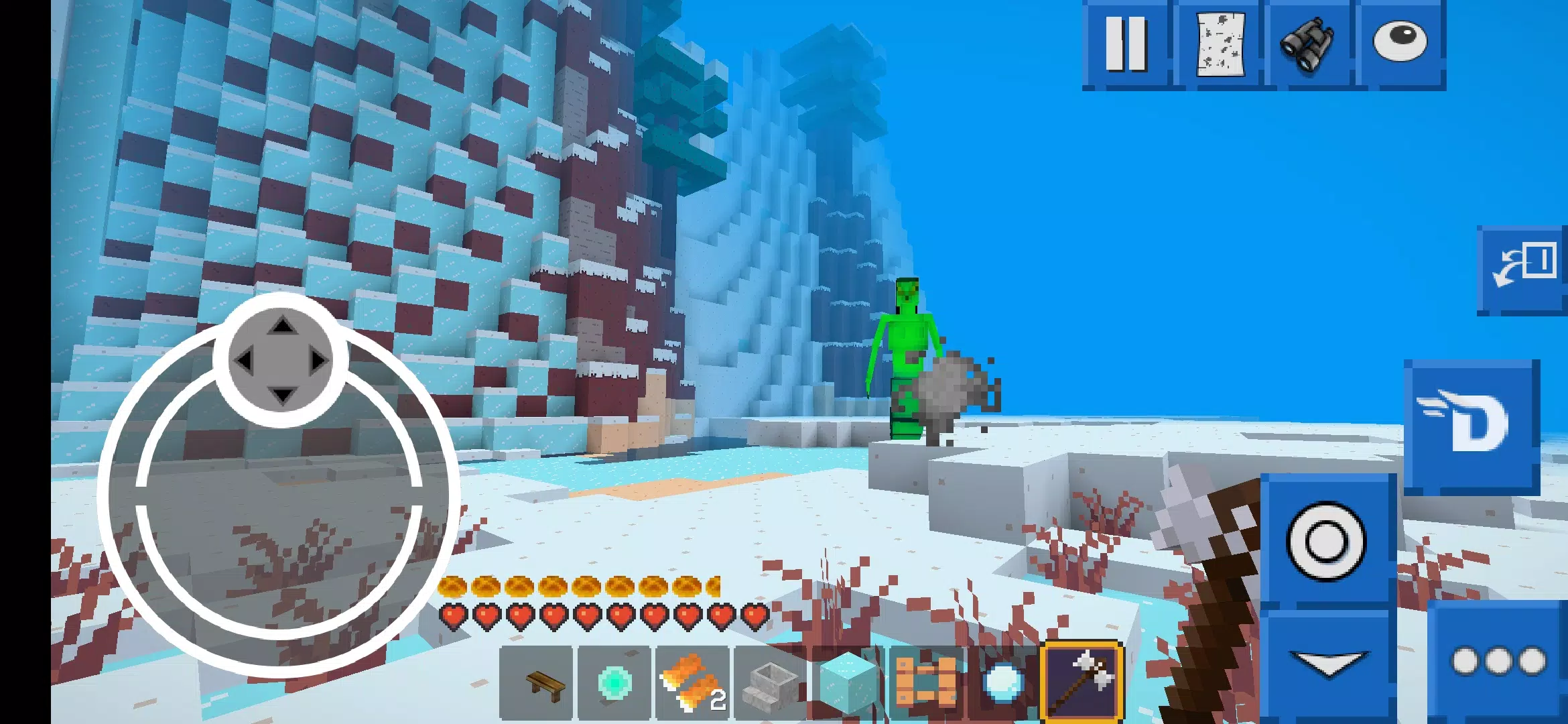Tap the downward arrow crouch button
Image resolution: width=1568 pixels, height=724 pixels.
1327,665
